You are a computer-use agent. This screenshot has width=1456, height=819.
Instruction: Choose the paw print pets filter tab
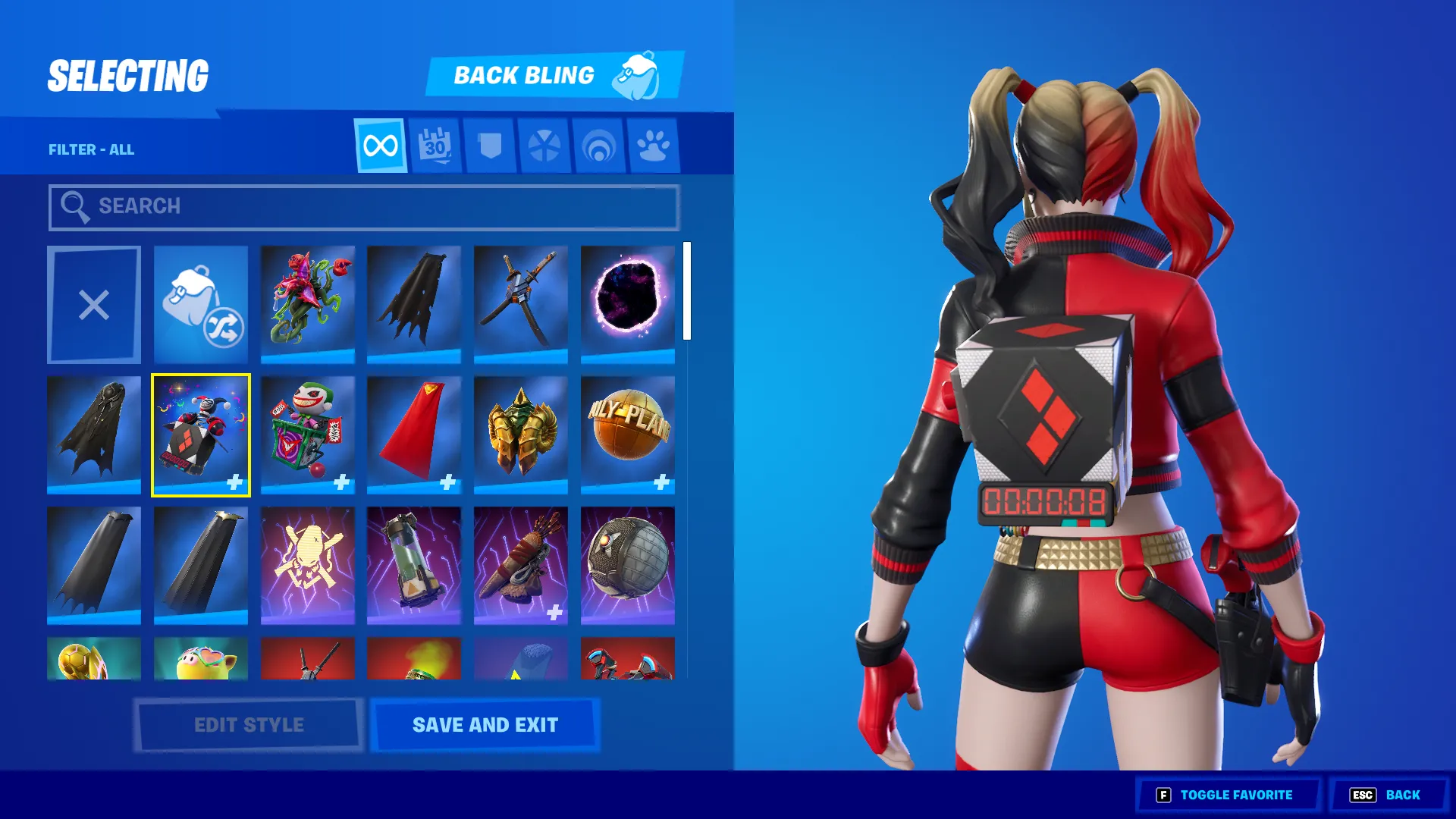653,146
